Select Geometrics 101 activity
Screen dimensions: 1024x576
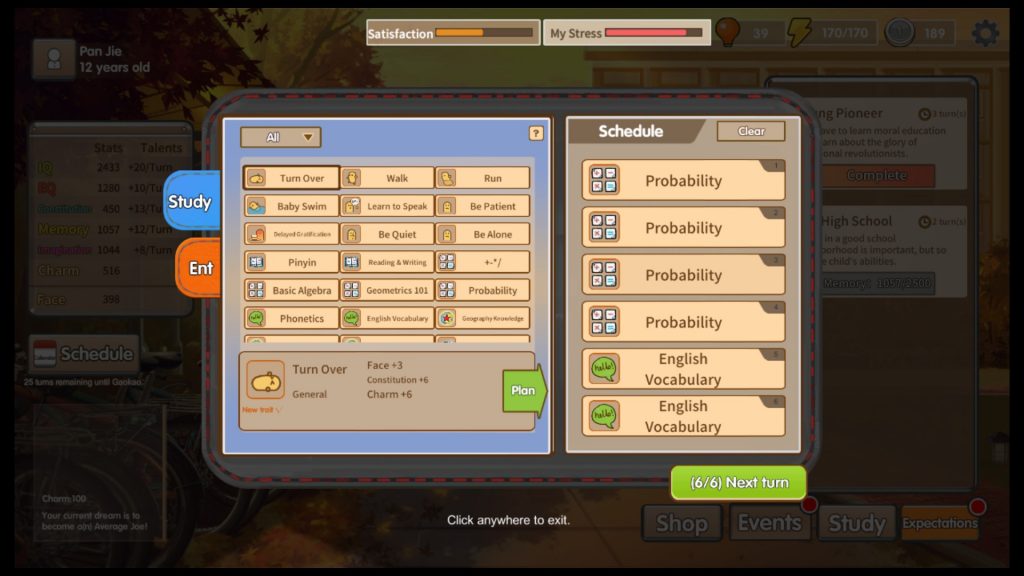387,290
